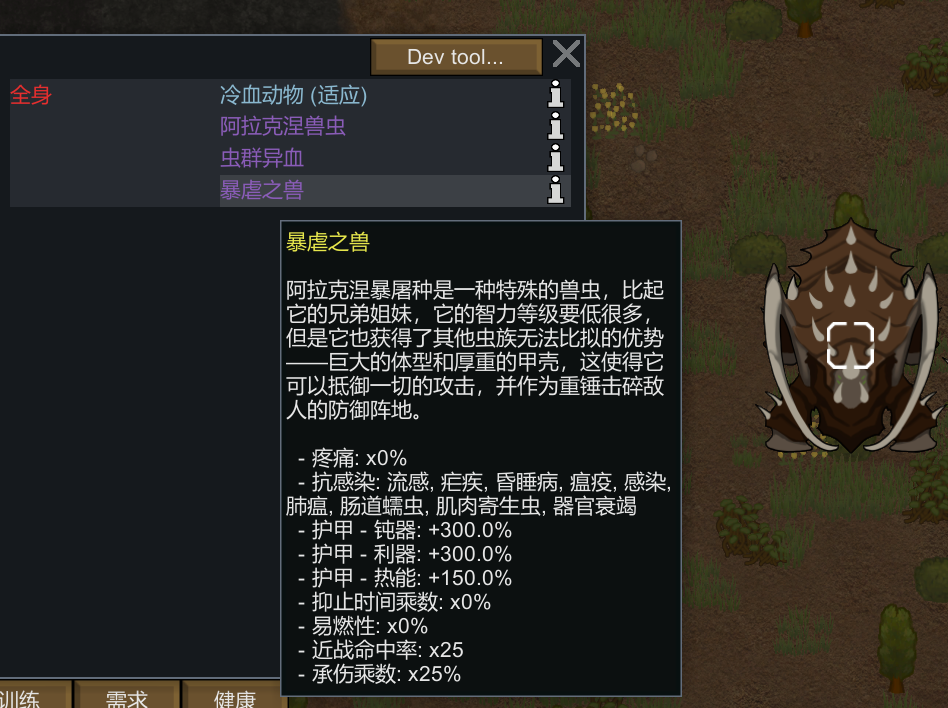Select the 阿拉克涅兽虫 condition row
This screenshot has width=948, height=708.
[283, 127]
